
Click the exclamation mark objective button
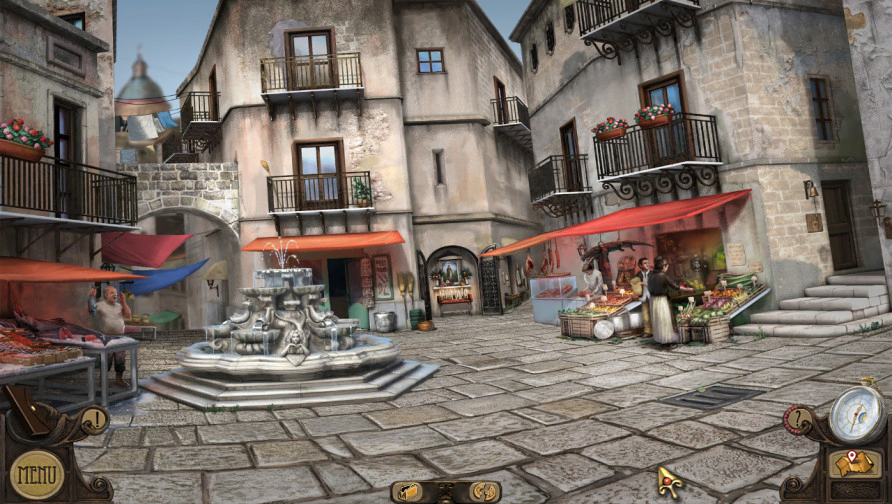coord(94,418)
